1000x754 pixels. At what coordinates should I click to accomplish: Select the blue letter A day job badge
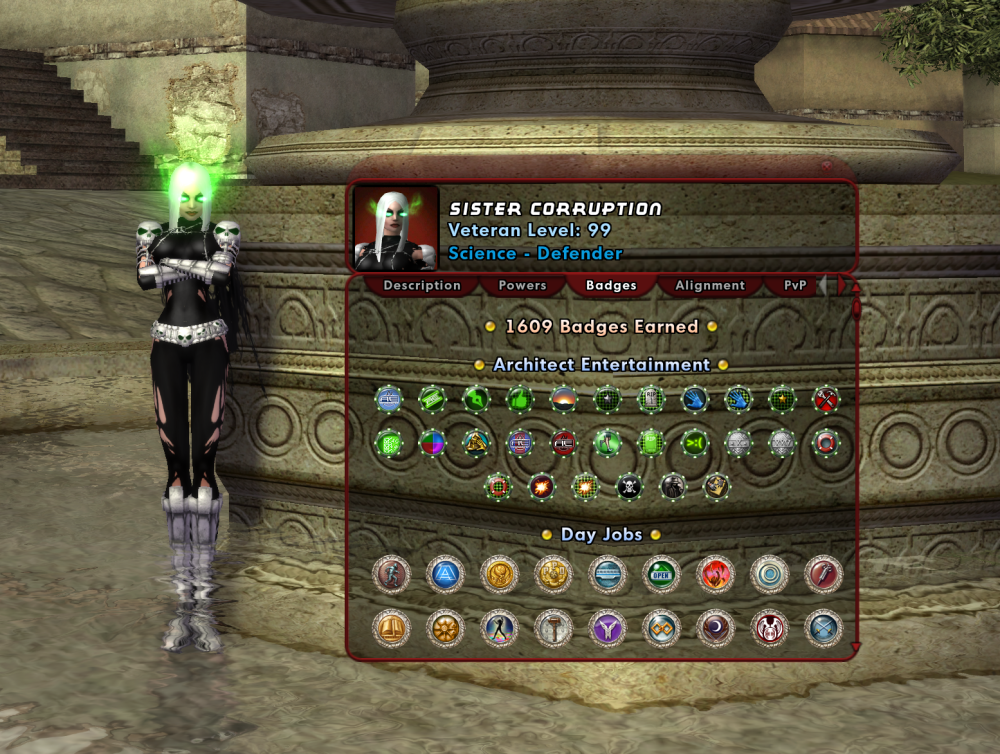point(445,575)
